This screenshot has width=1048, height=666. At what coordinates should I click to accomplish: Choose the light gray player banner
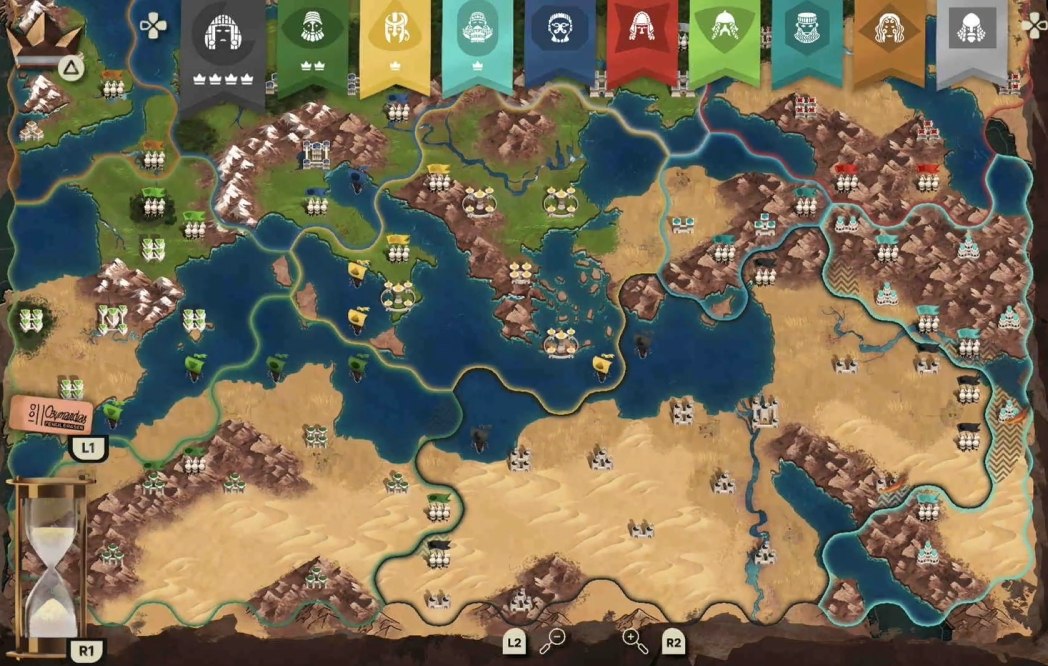pos(971,40)
